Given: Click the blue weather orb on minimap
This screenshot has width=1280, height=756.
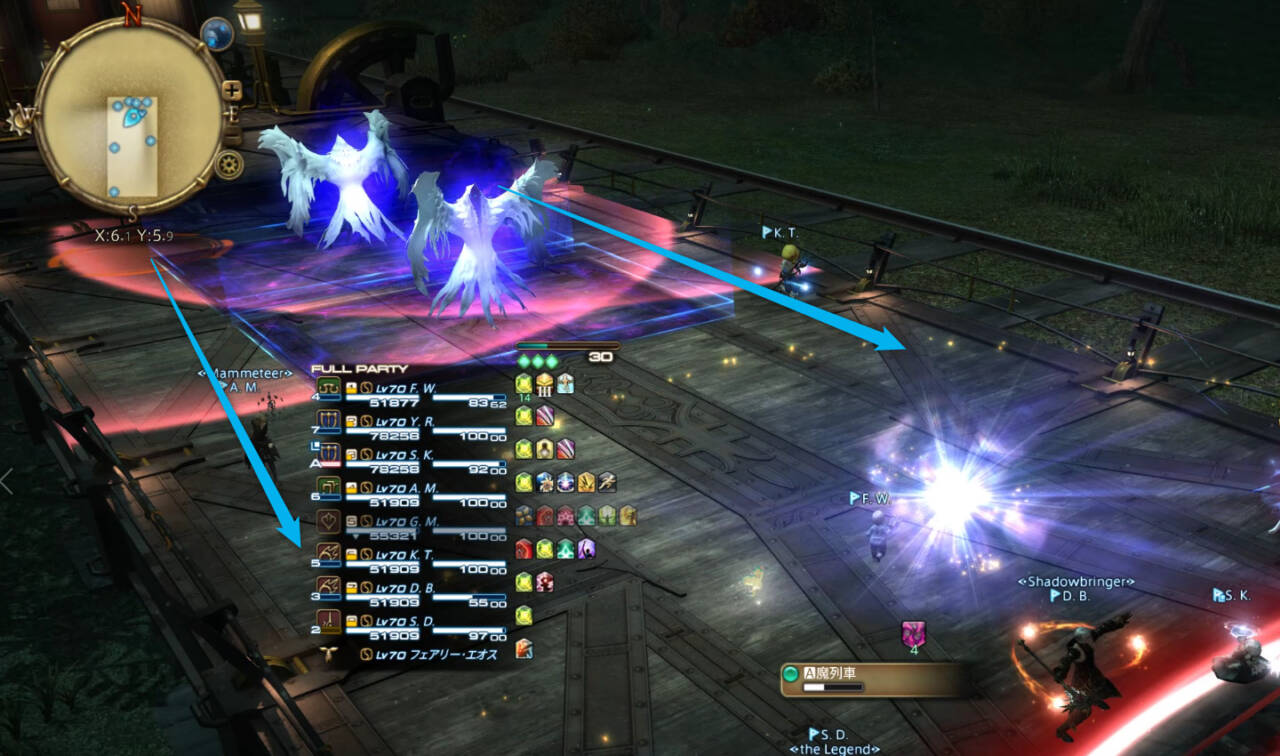Looking at the screenshot, I should tap(216, 34).
